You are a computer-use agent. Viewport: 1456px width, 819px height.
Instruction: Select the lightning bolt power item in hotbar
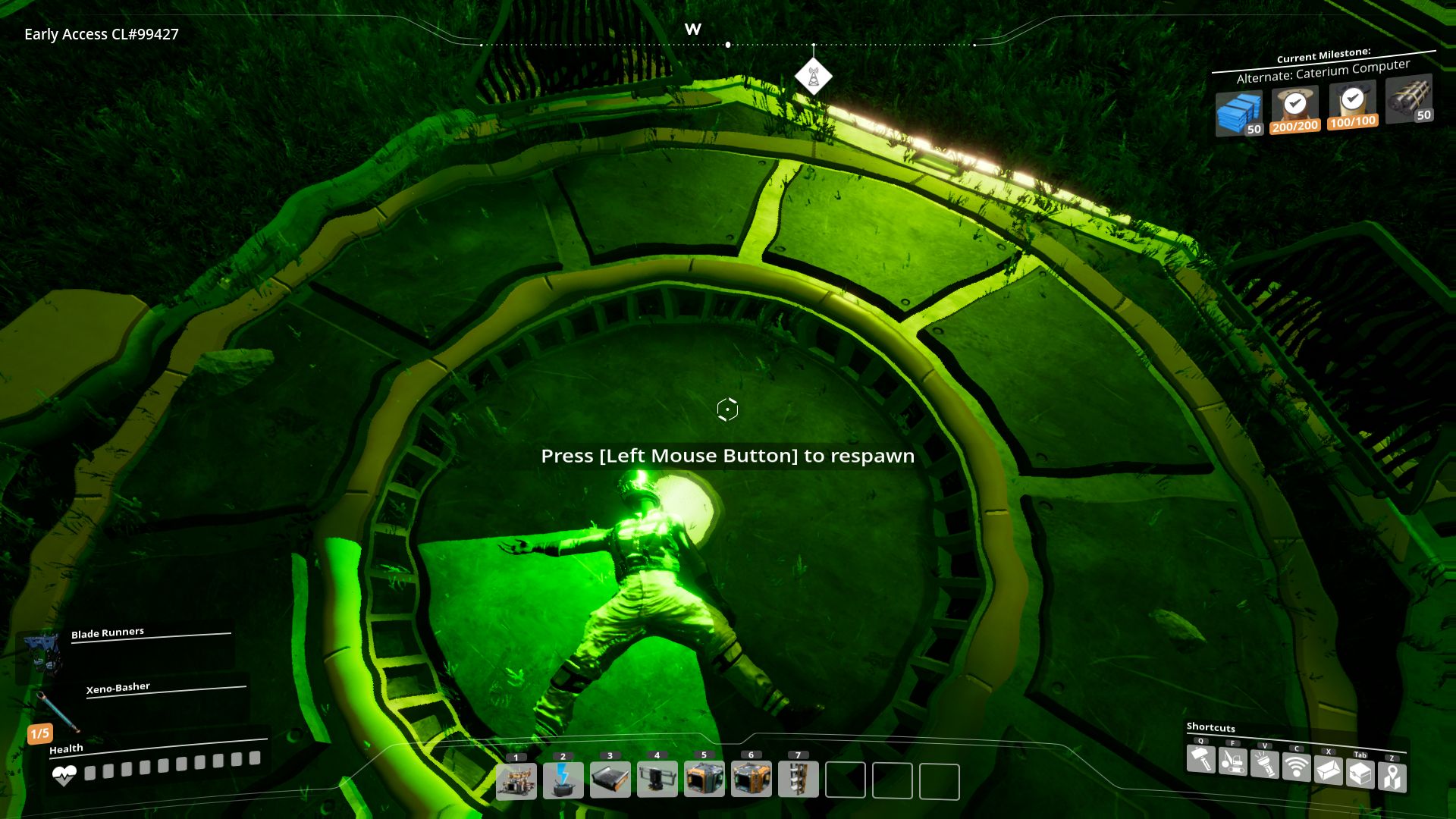(x=563, y=781)
